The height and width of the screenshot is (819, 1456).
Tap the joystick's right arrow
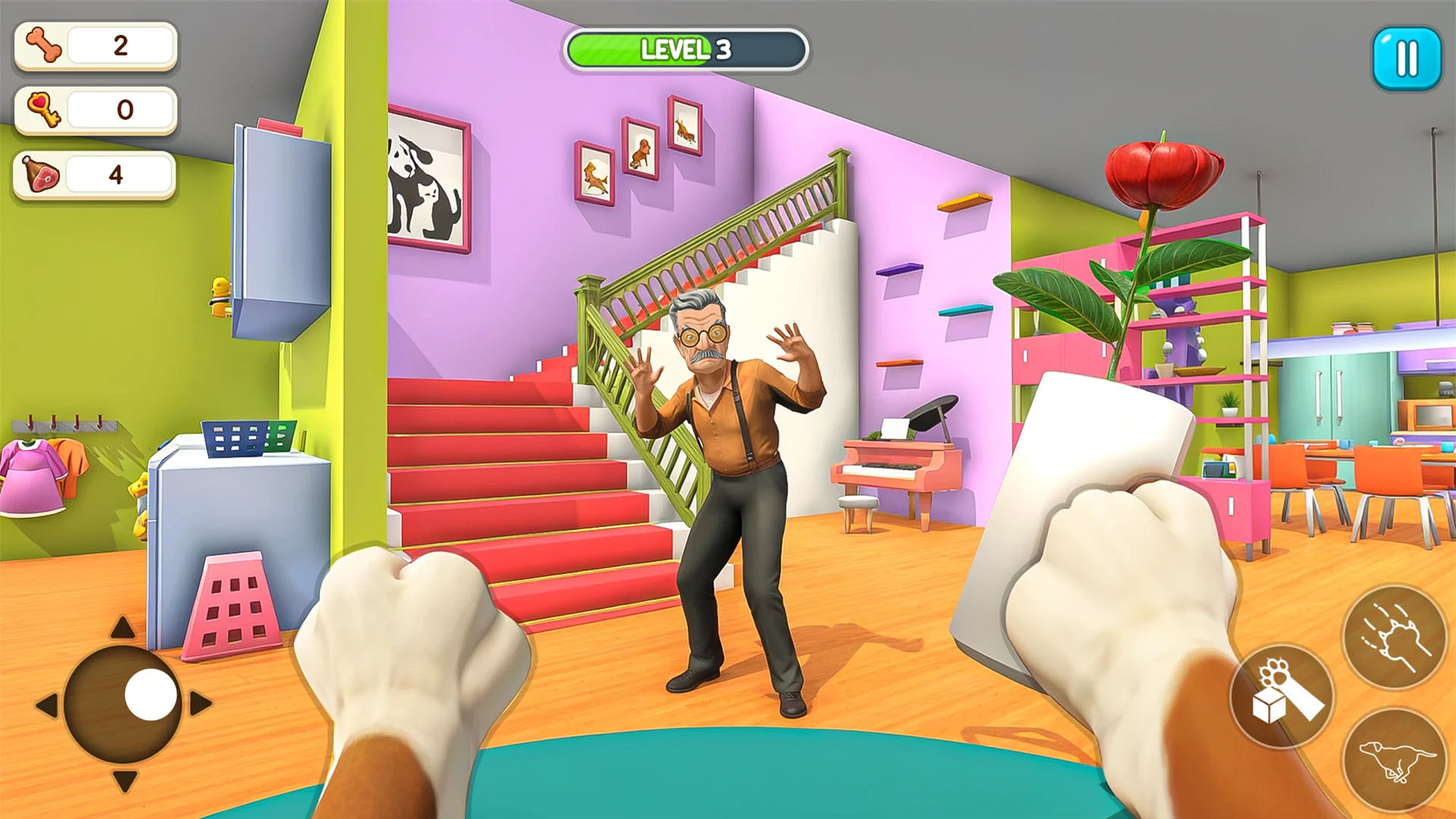pyautogui.click(x=200, y=703)
